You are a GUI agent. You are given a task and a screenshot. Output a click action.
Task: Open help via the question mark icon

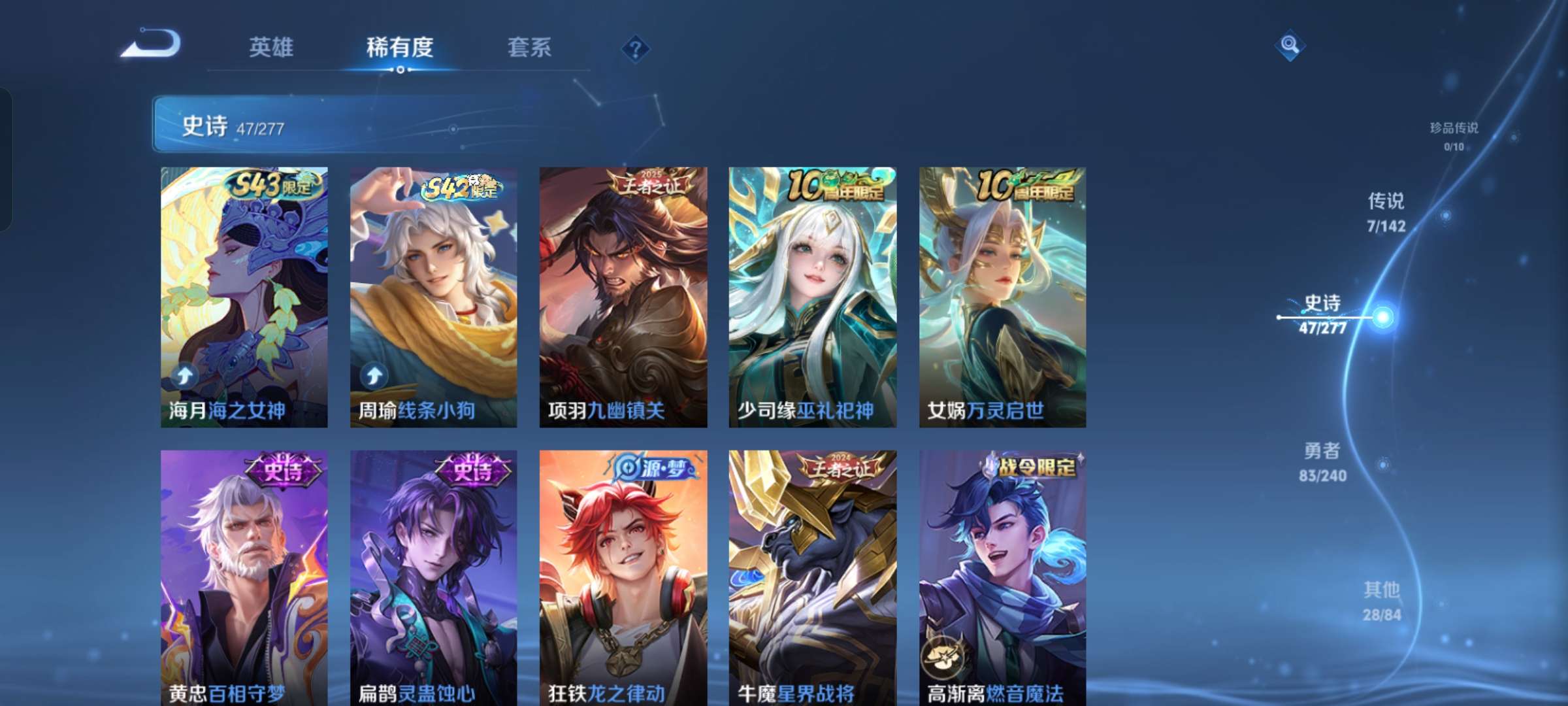click(634, 47)
